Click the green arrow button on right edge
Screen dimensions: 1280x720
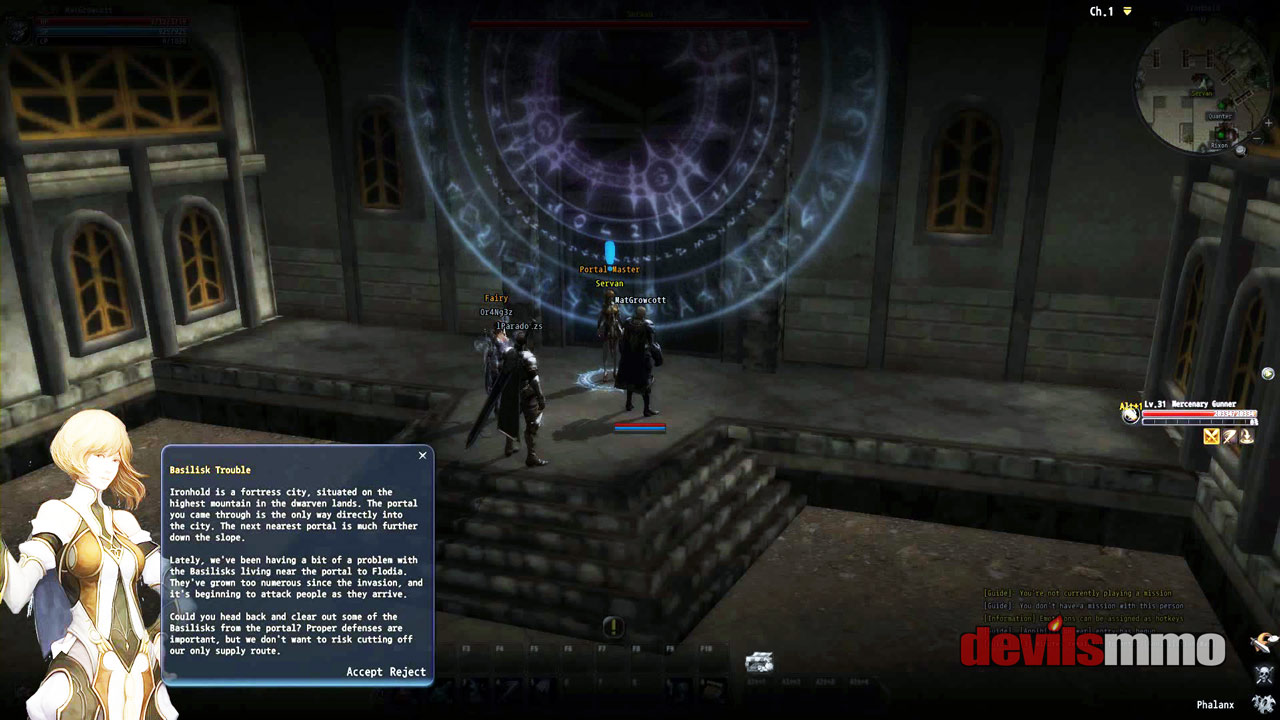[x=1268, y=374]
